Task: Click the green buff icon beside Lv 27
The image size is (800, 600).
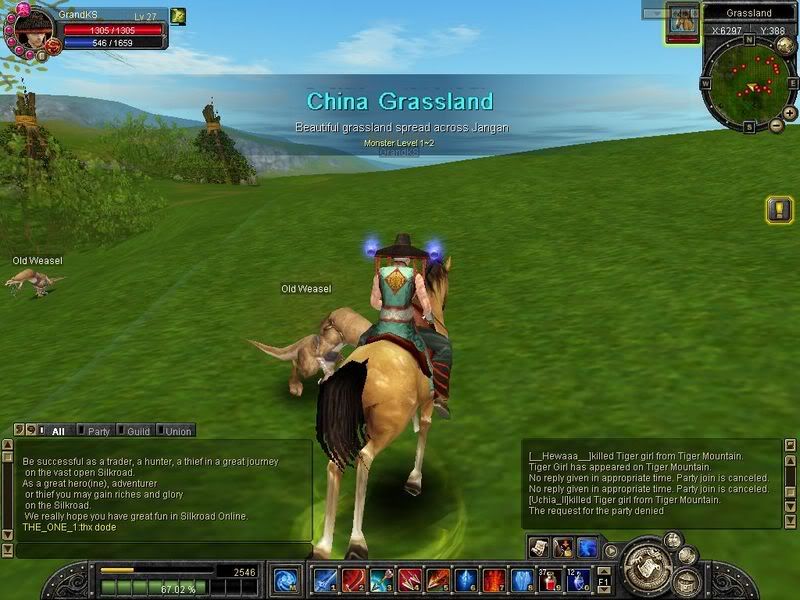Action: coord(178,16)
